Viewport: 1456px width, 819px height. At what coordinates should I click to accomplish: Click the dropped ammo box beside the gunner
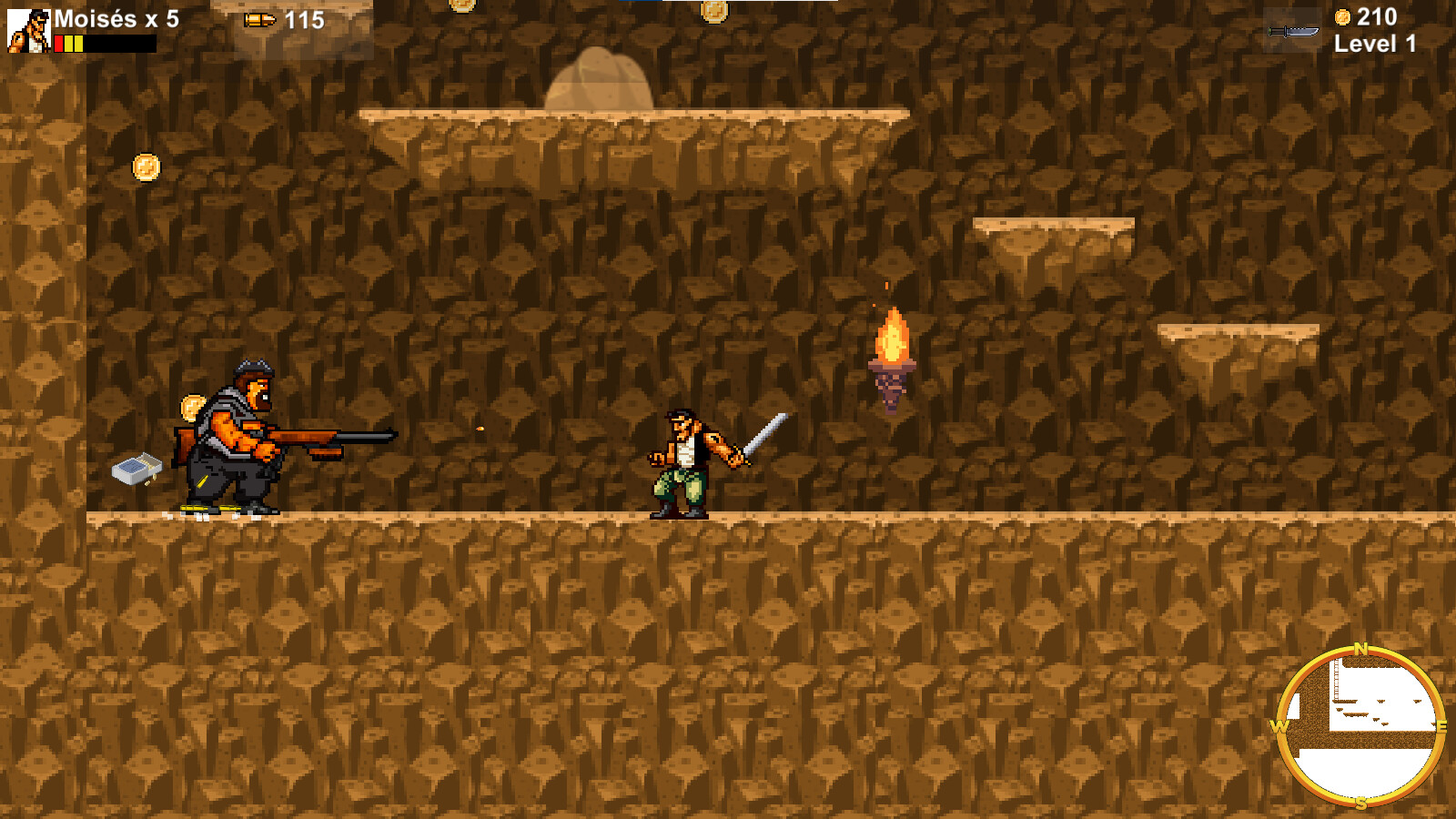pos(136,468)
